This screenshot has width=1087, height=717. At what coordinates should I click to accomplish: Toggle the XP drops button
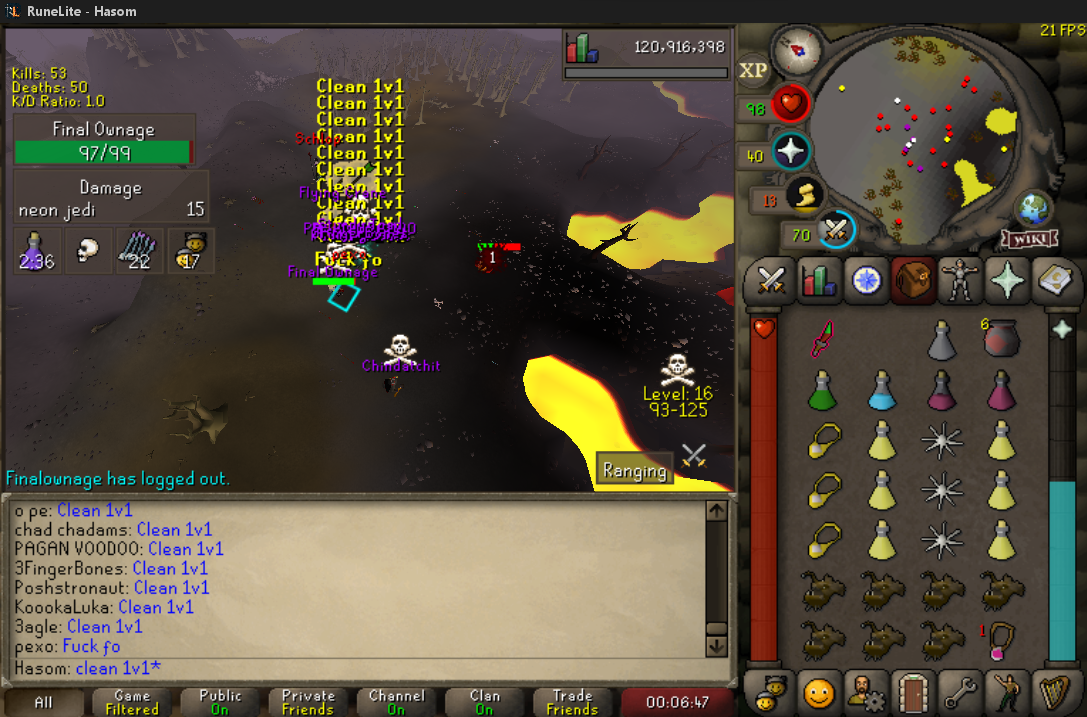point(752,70)
